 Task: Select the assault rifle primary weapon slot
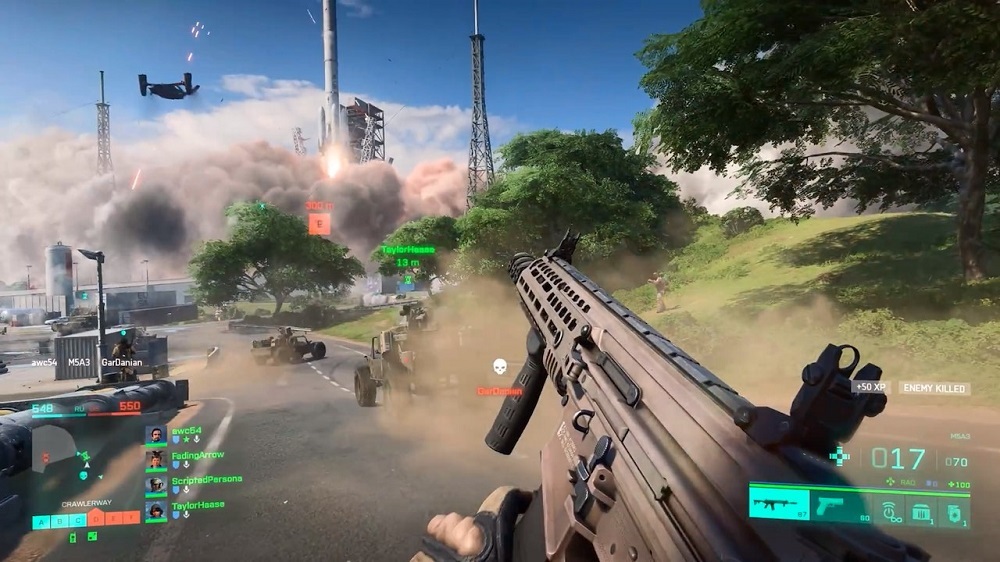pyautogui.click(x=780, y=503)
